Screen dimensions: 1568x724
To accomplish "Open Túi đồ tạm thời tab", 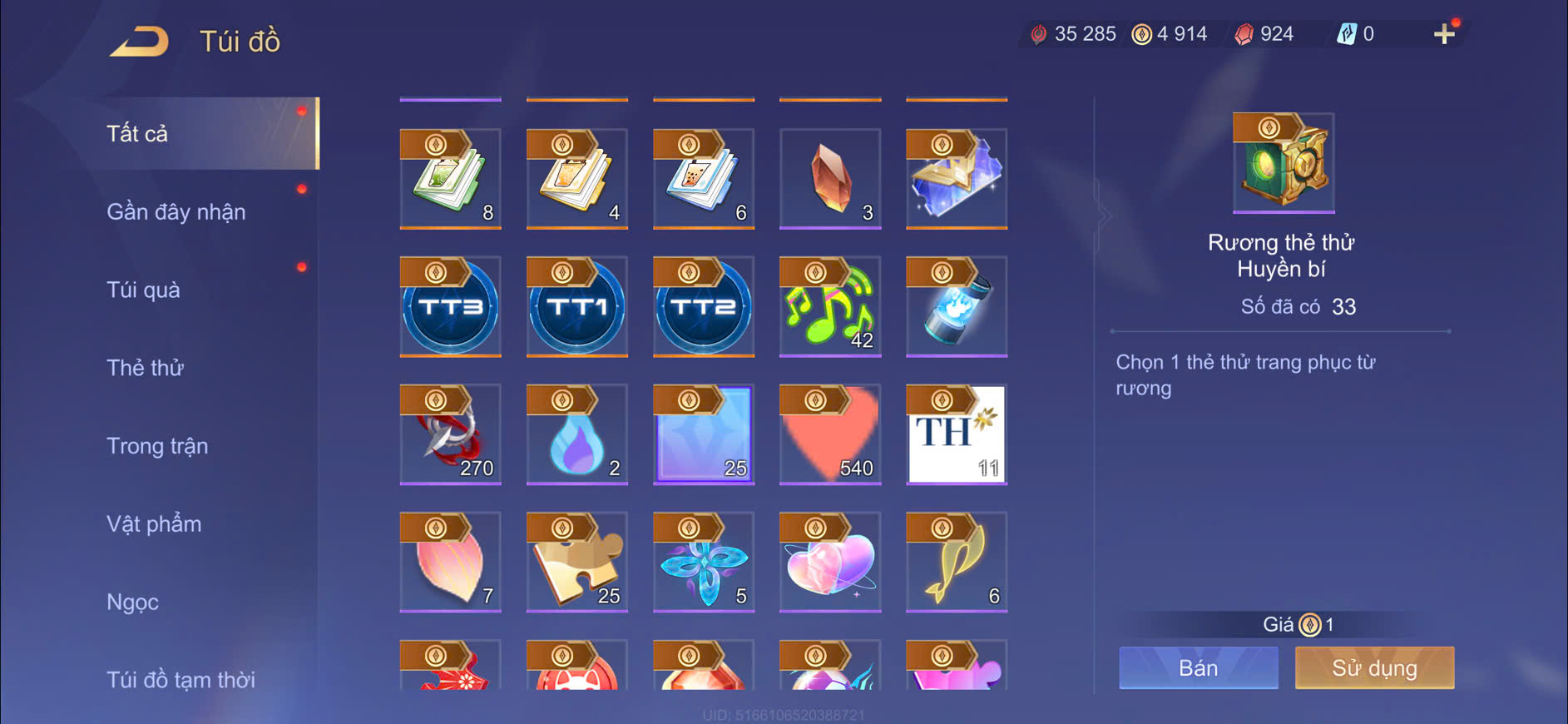I will pos(181,679).
